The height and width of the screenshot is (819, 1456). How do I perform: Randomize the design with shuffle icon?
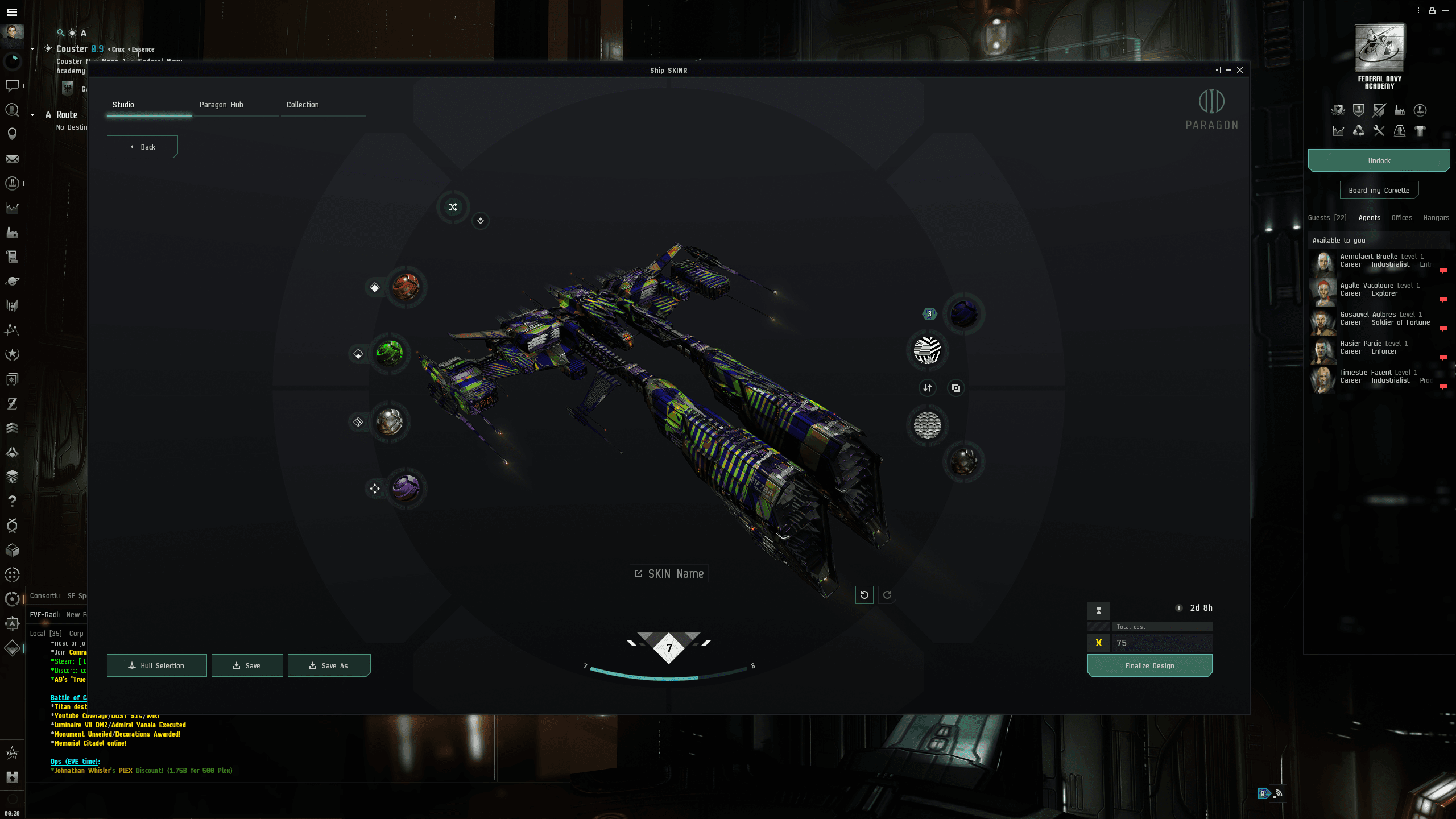point(453,207)
